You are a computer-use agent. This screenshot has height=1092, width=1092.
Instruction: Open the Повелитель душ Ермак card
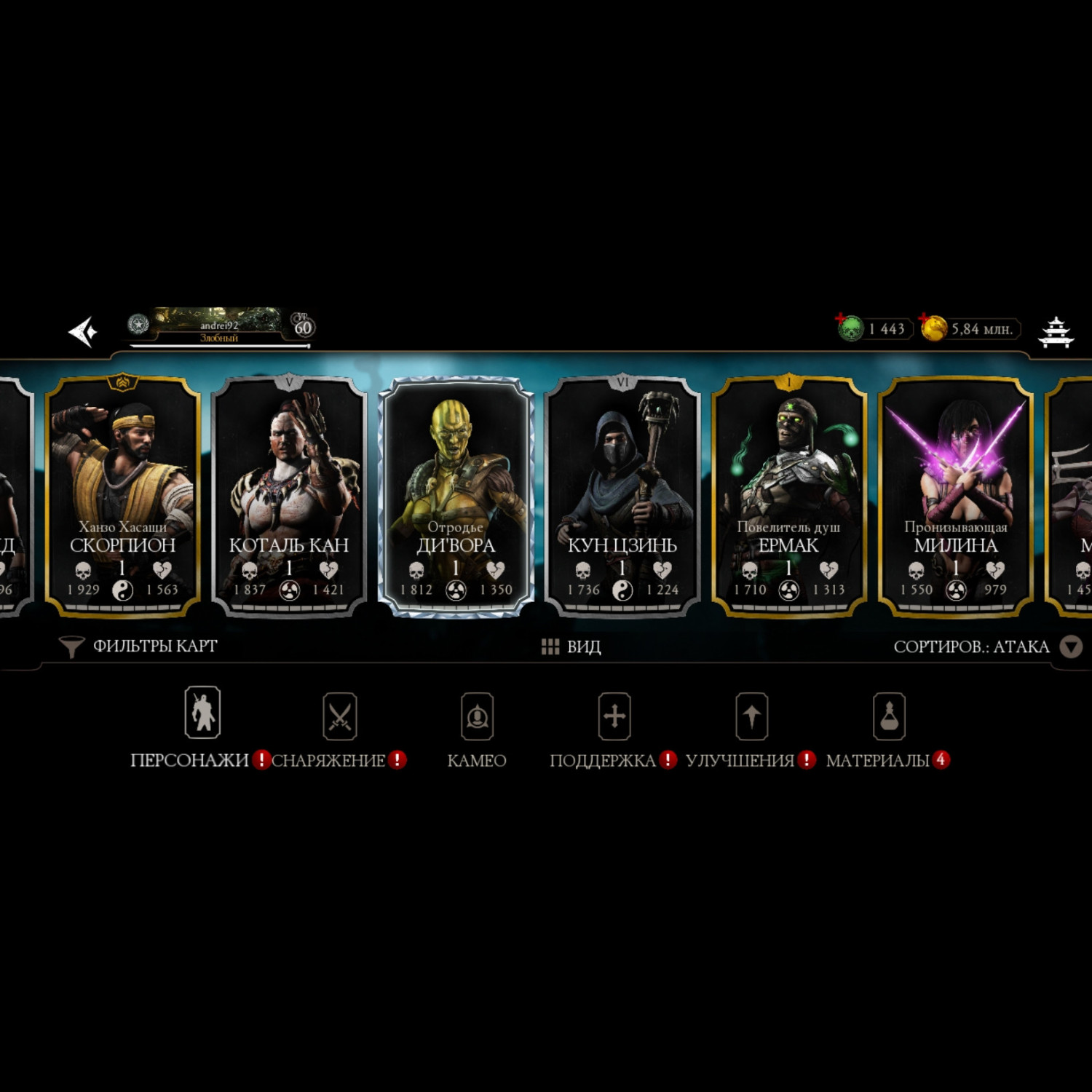tap(788, 495)
